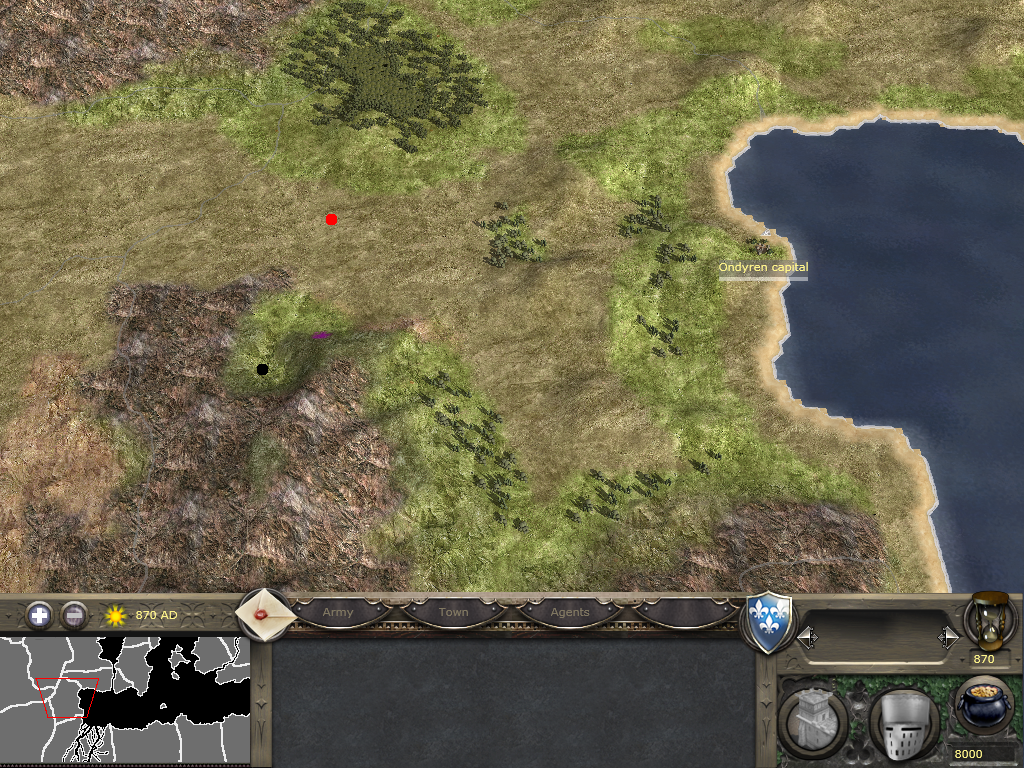Screen dimensions: 1024x768
Task: Zoom in the minimap with the plus button
Action: click(39, 615)
